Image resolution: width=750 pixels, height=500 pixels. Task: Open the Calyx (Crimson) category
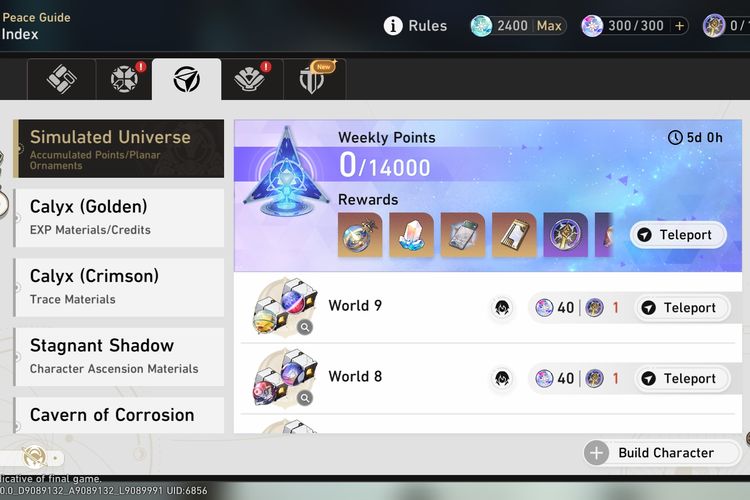click(x=118, y=286)
